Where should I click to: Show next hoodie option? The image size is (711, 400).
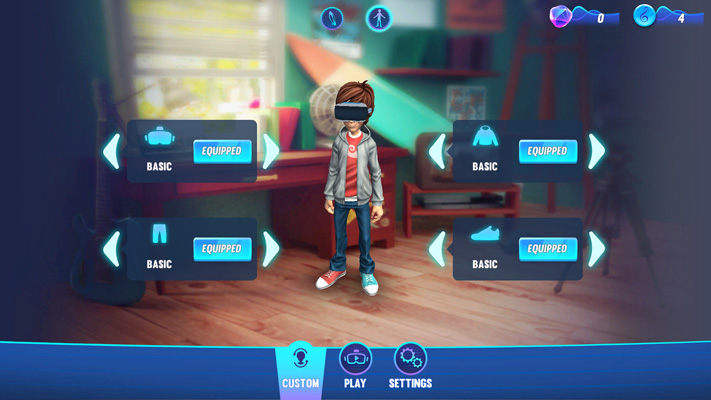point(598,152)
